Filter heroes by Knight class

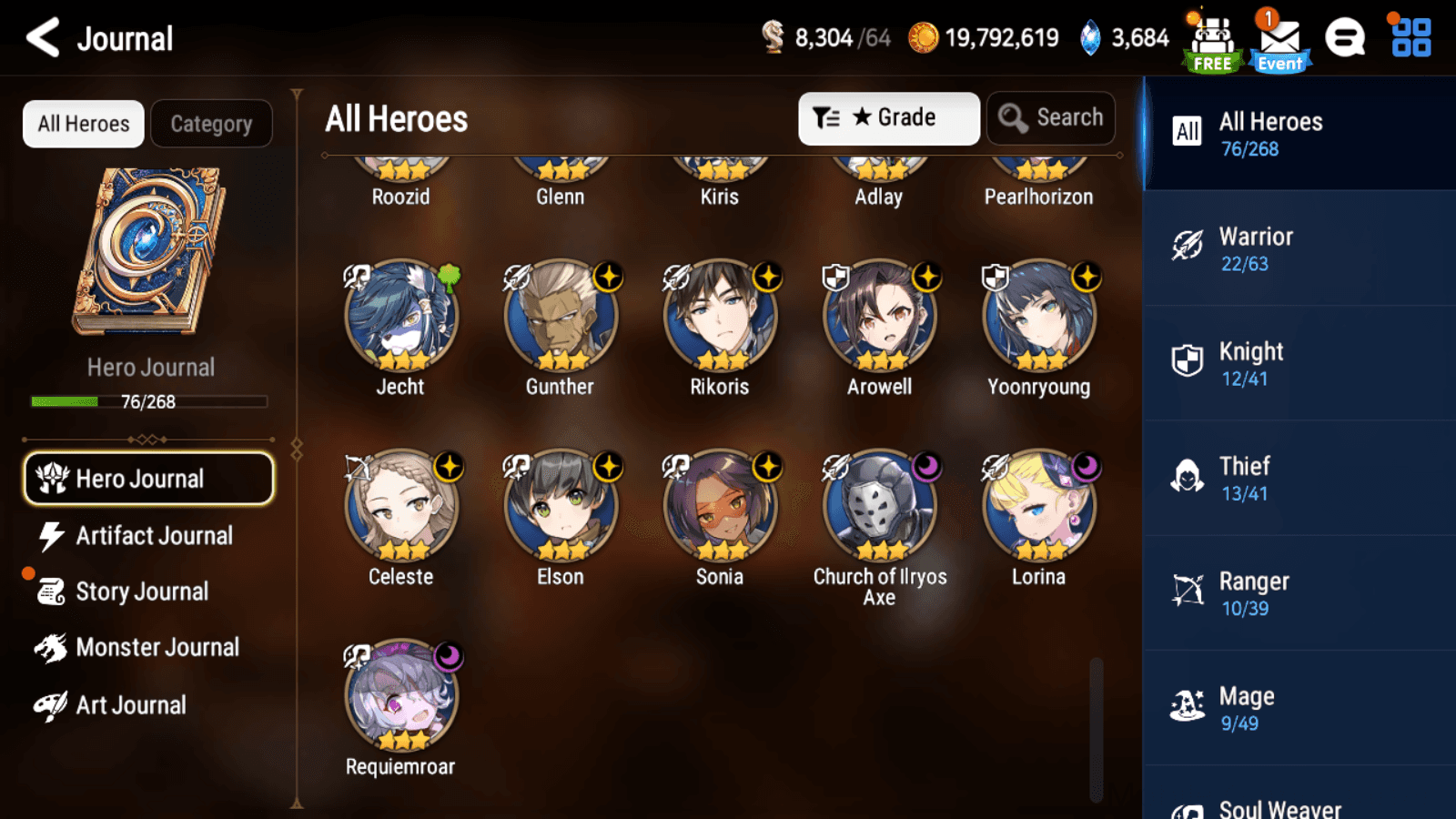click(1299, 363)
